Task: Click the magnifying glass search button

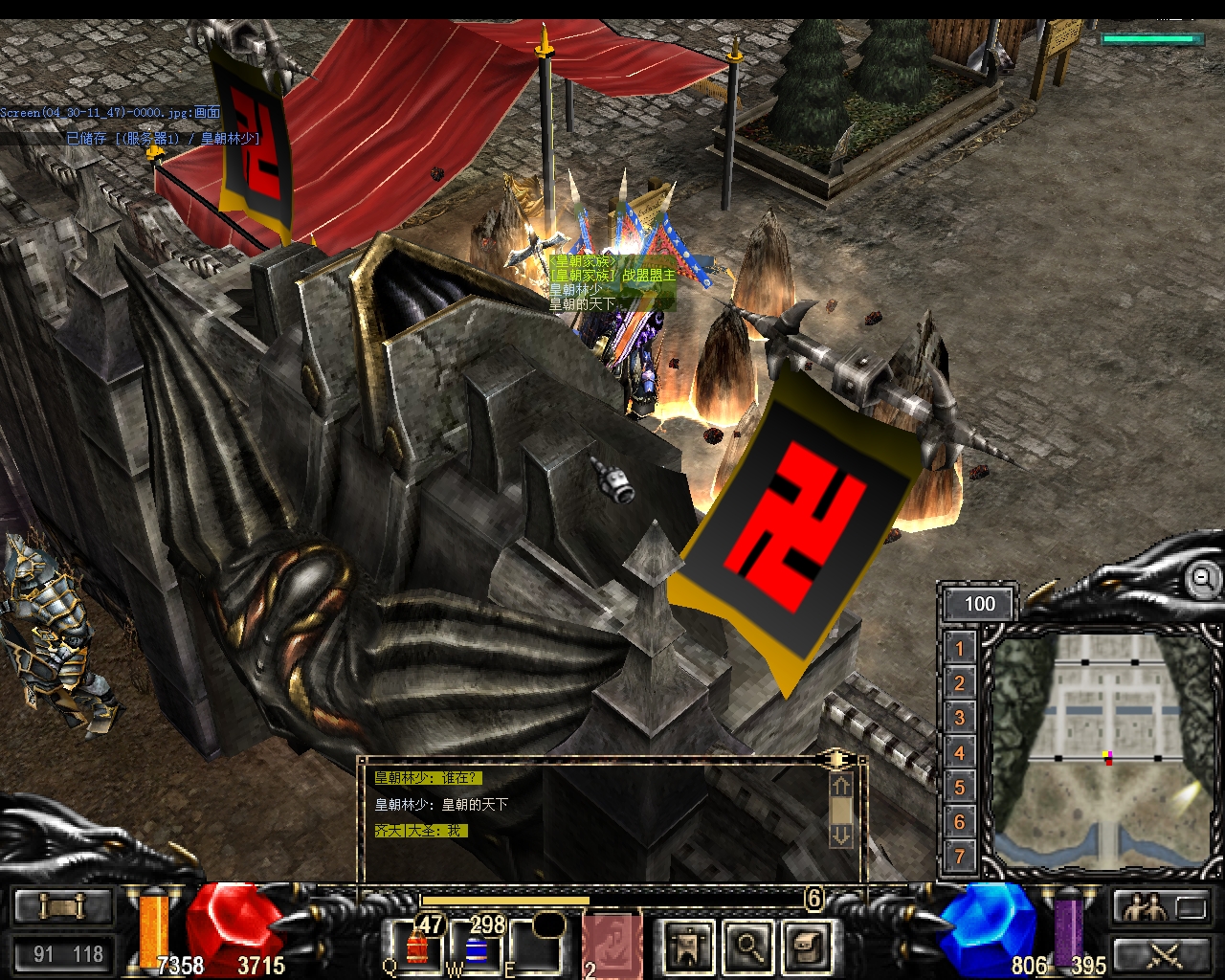Action: tap(748, 946)
